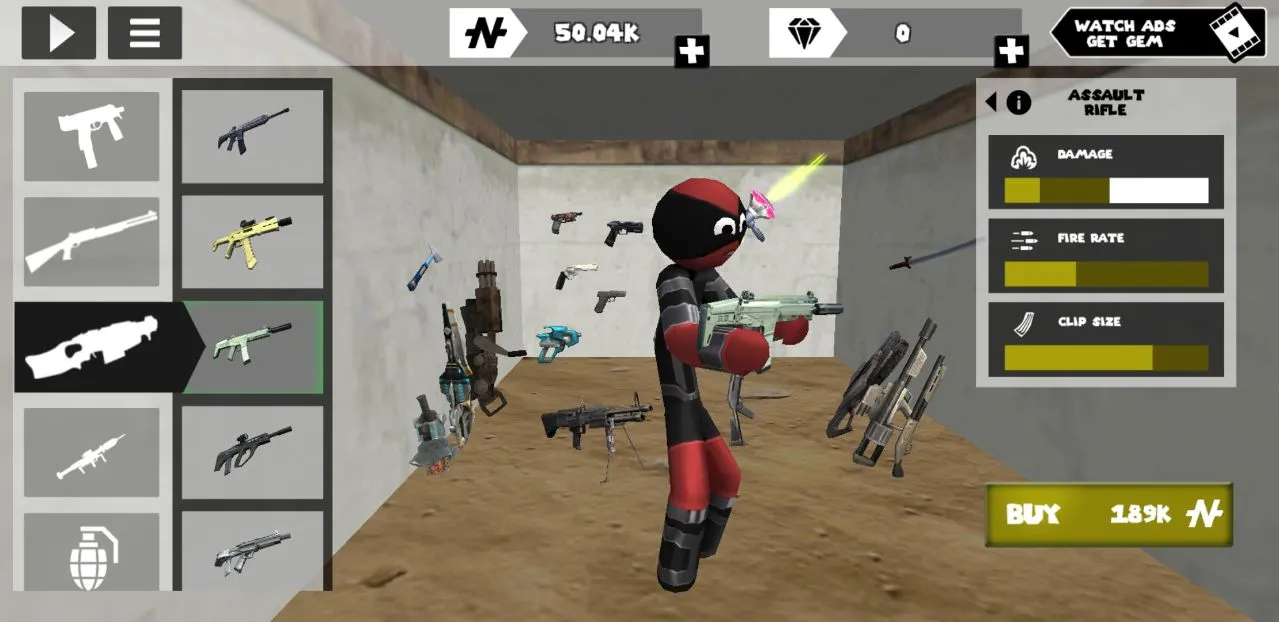
Task: Pick the black scoped bullpup rifle
Action: [x=252, y=452]
